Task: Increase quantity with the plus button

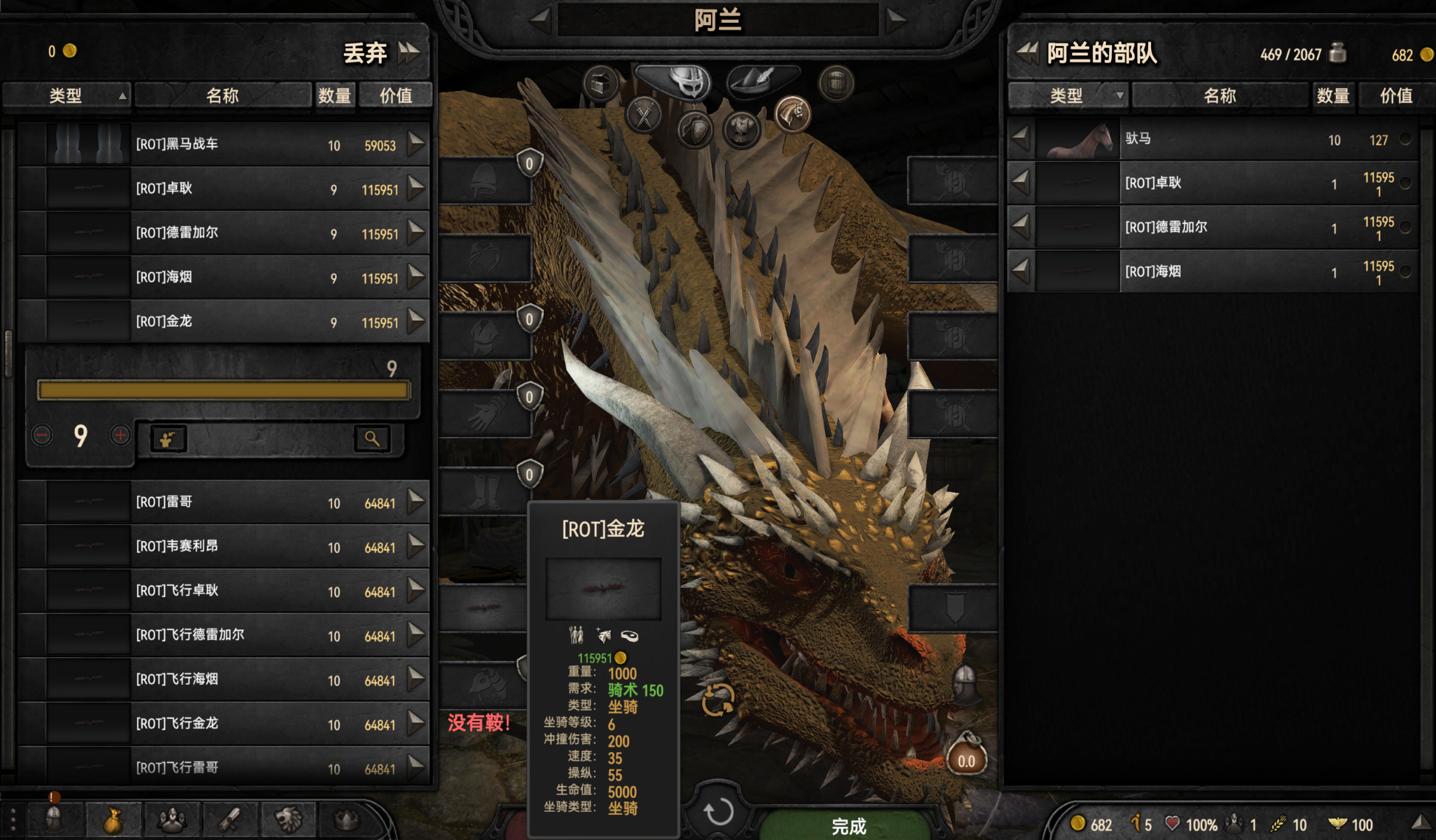Action: (x=120, y=436)
